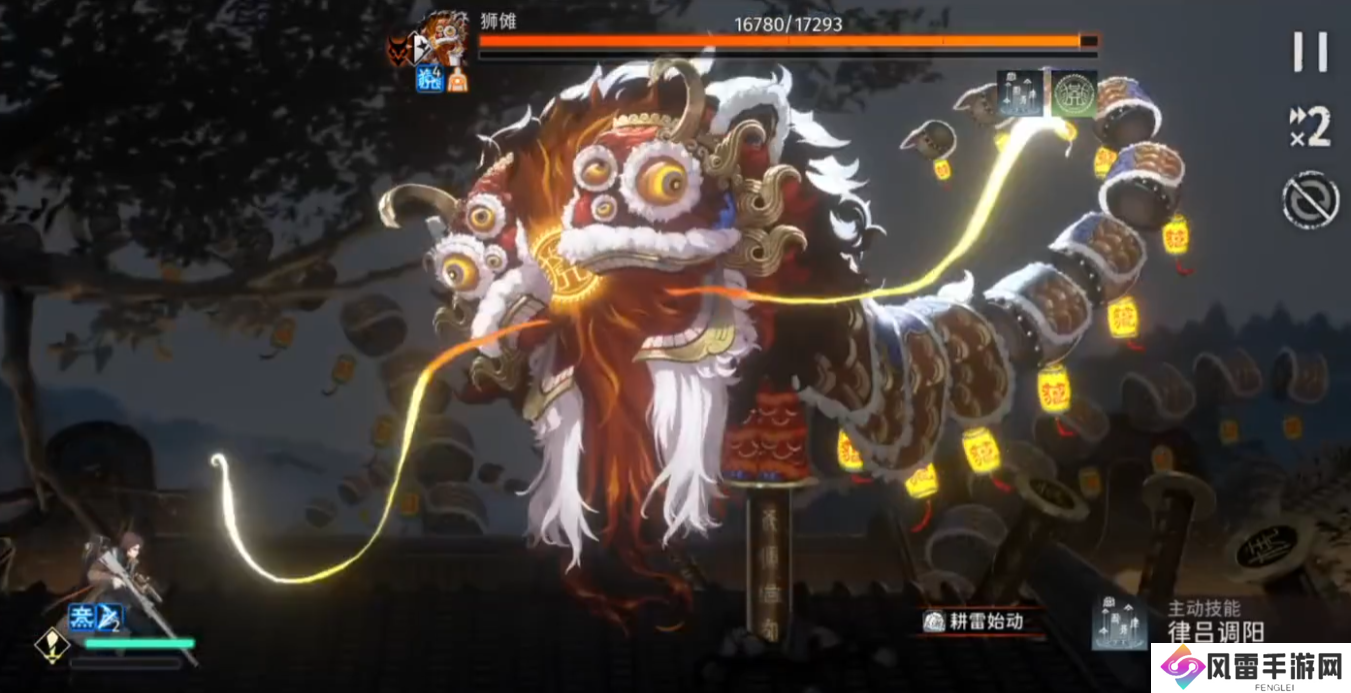Tap the green circular emblem icon

(1073, 93)
